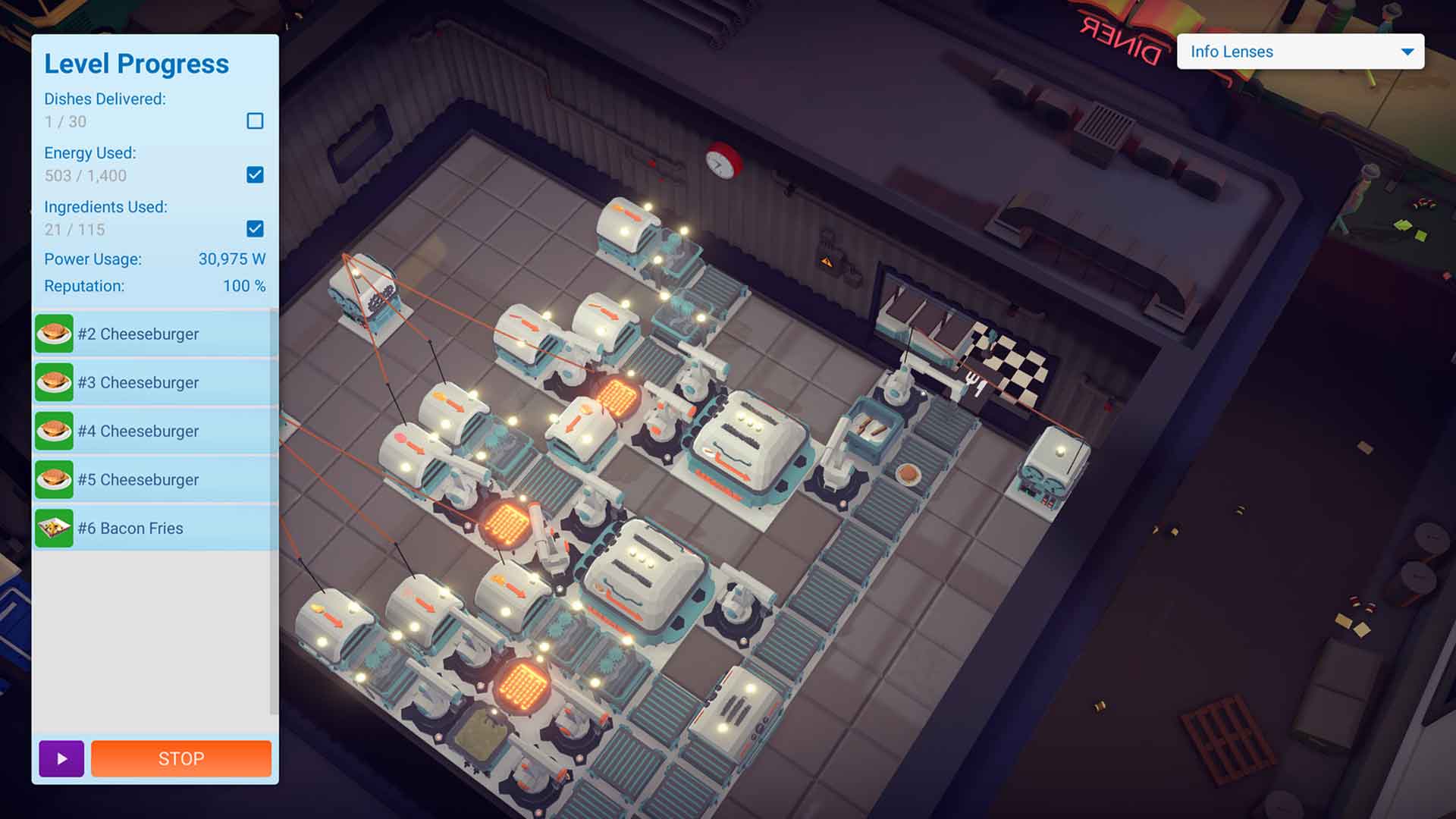
Task: Select the cheeseburger icon on order #2
Action: [54, 334]
